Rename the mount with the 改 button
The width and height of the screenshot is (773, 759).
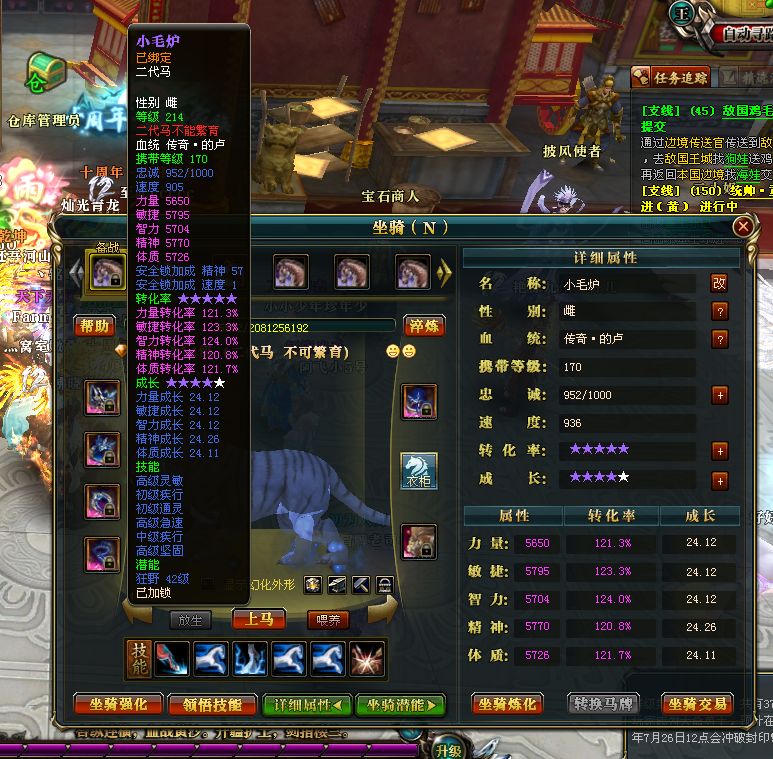pos(719,283)
